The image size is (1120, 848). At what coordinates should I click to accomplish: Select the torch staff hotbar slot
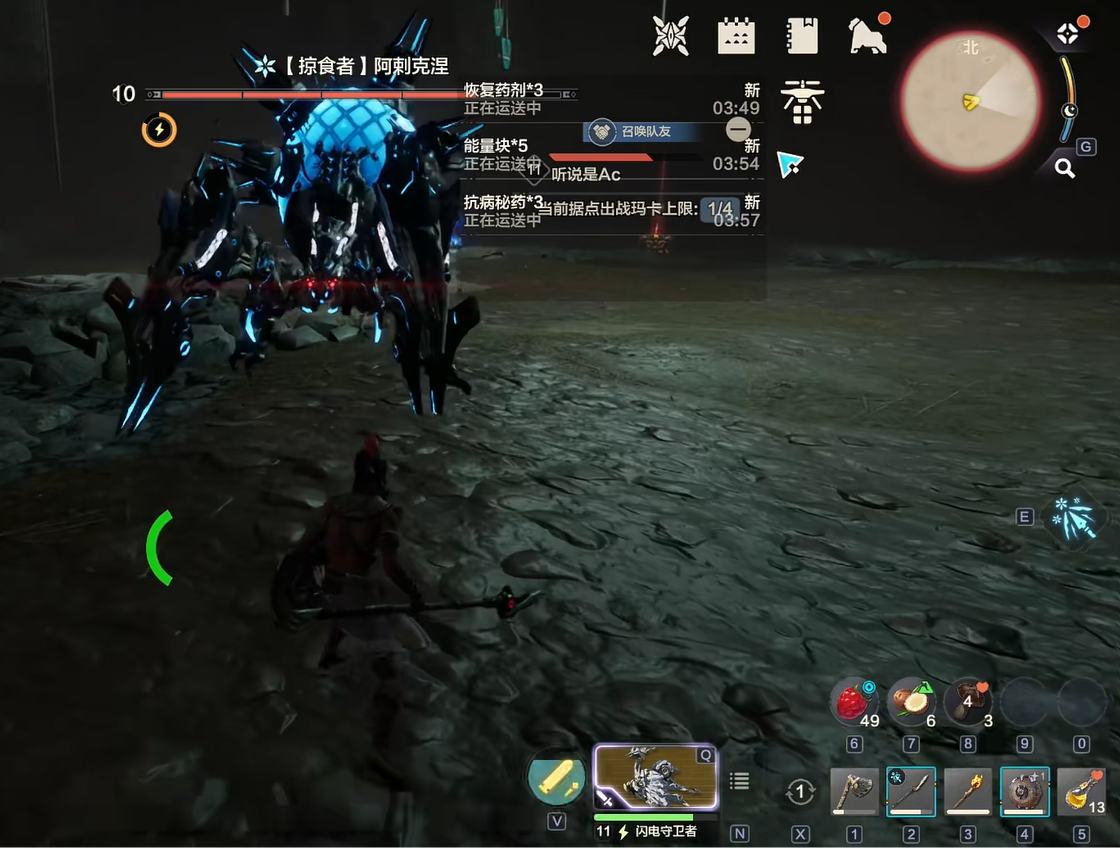coord(968,792)
